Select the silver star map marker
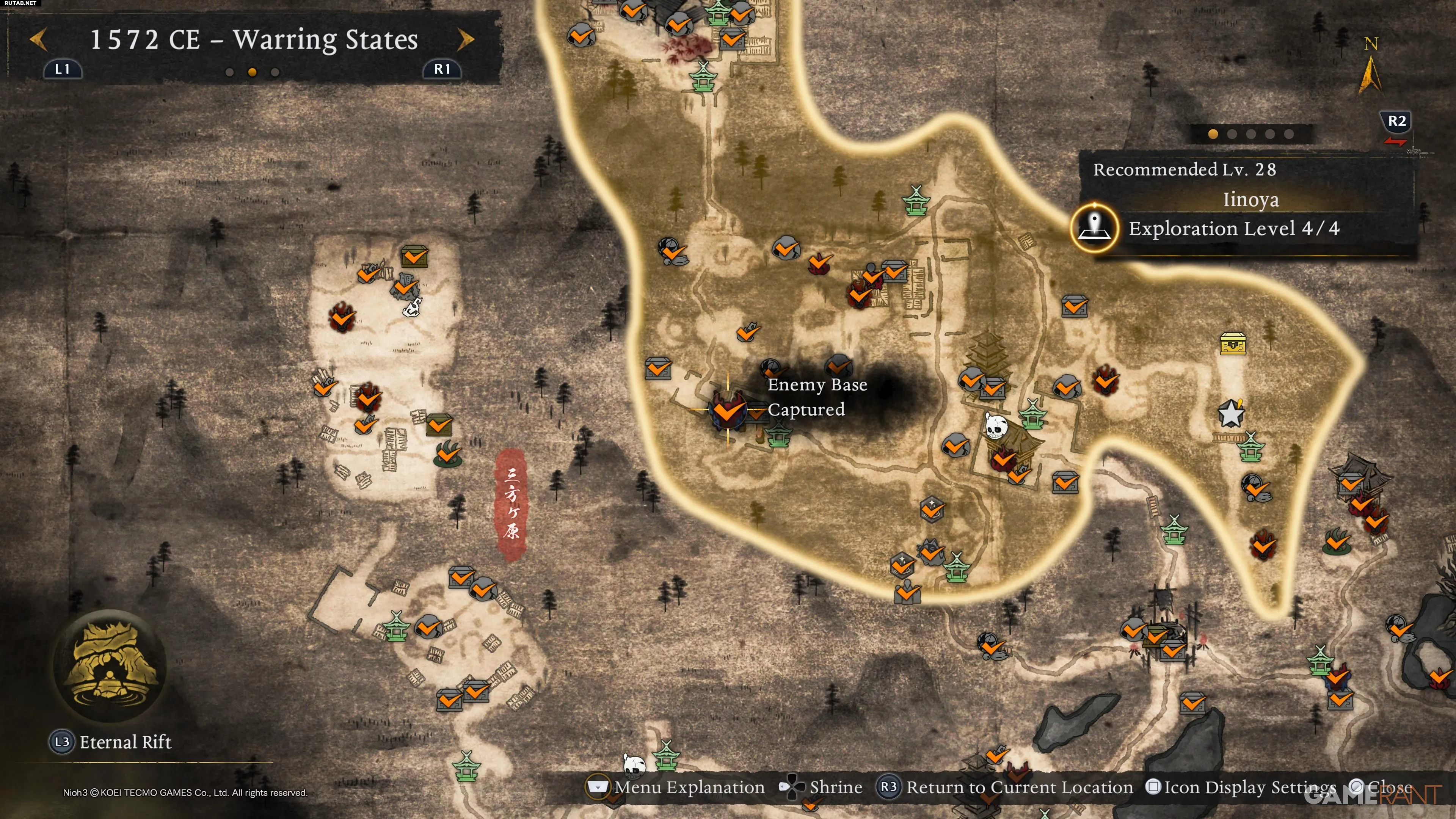This screenshot has width=1456, height=819. 1230,413
